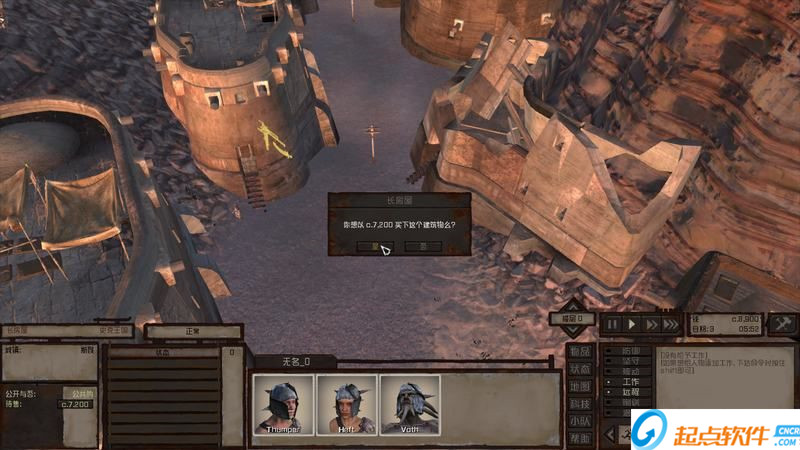This screenshot has width=800, height=450.
Task: Decline the purchase with 否 (No)
Action: pyautogui.click(x=424, y=245)
